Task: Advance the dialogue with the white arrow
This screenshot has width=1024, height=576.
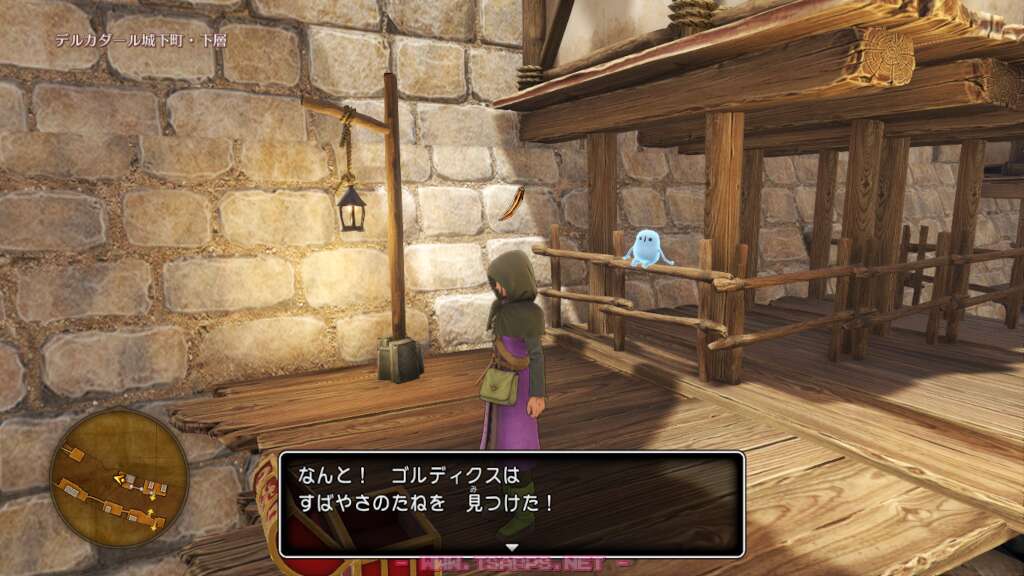Action: pyautogui.click(x=512, y=547)
